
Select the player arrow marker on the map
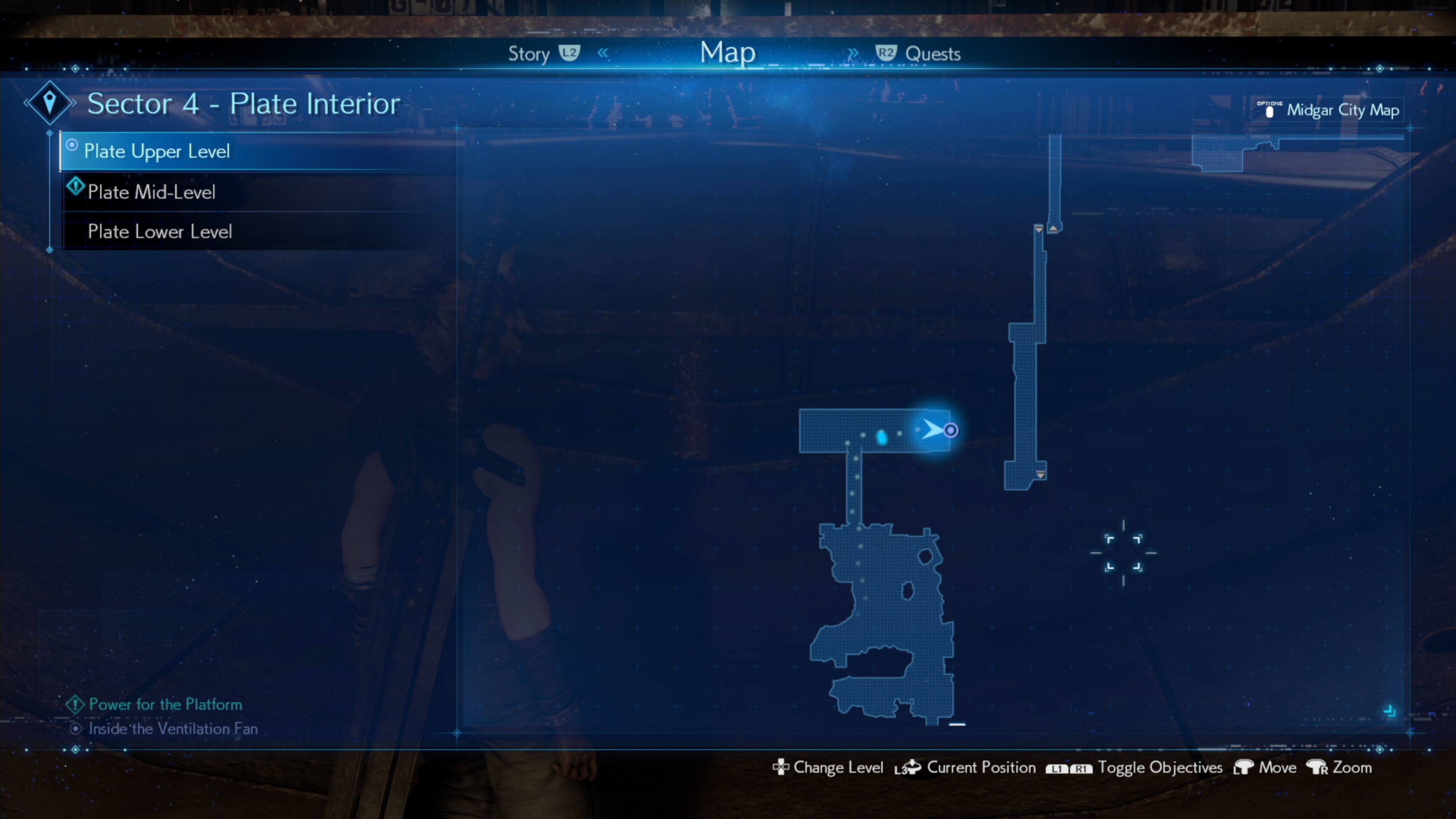[x=933, y=430]
